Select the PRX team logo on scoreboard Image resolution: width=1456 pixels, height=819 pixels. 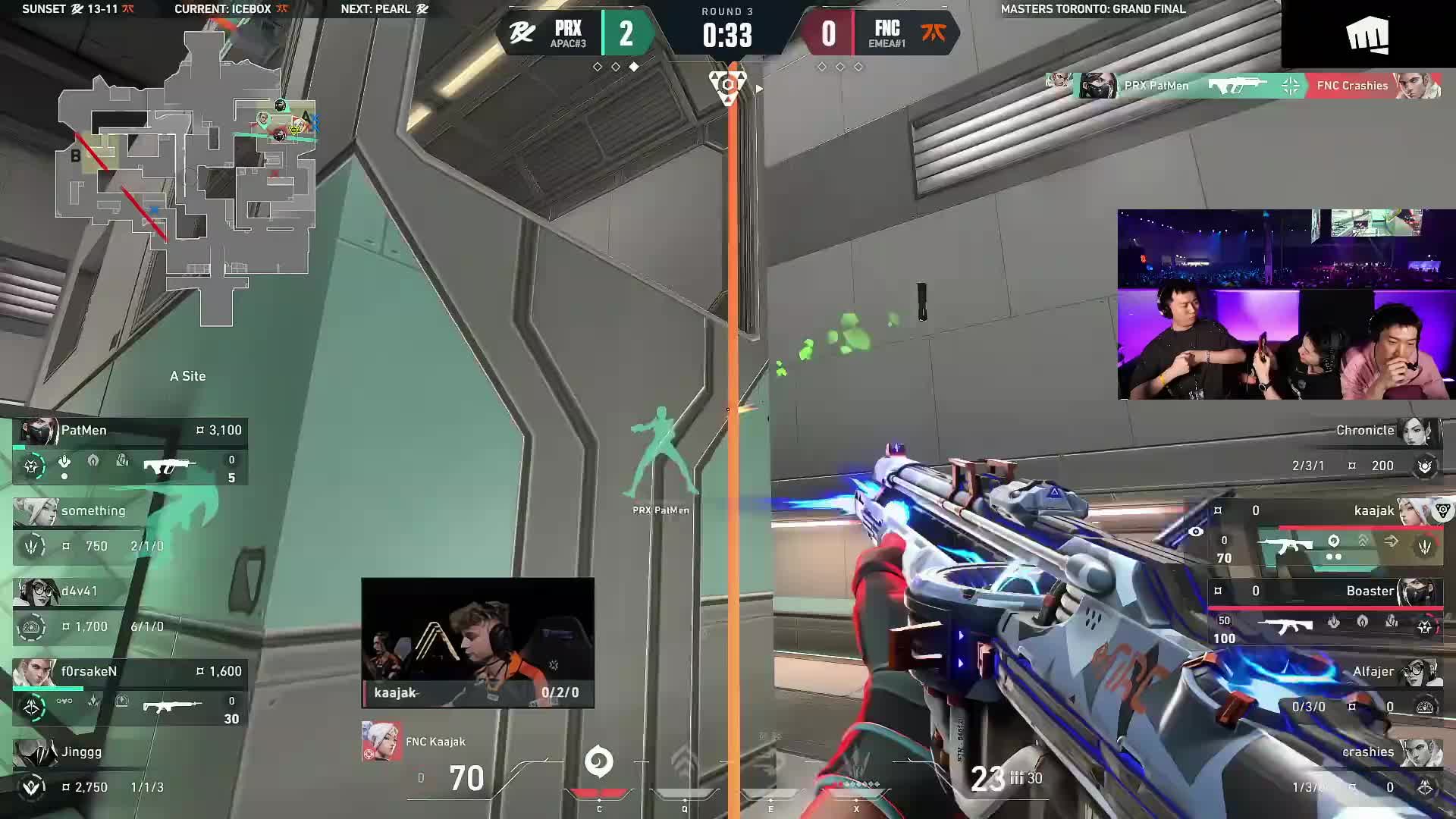pyautogui.click(x=522, y=33)
